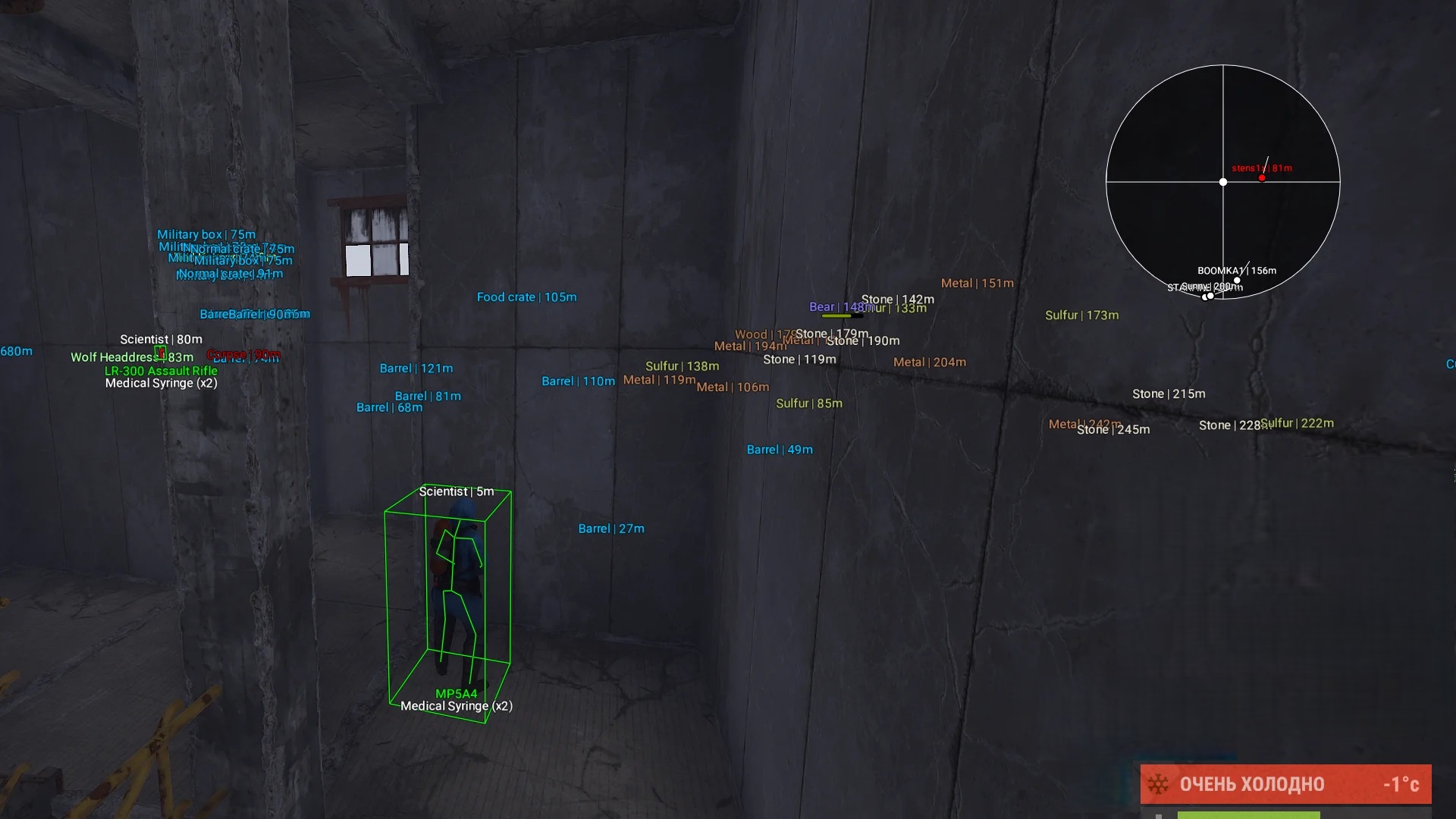This screenshot has height=819, width=1456.
Task: Click the -1°c temperature readout
Action: tap(1400, 783)
